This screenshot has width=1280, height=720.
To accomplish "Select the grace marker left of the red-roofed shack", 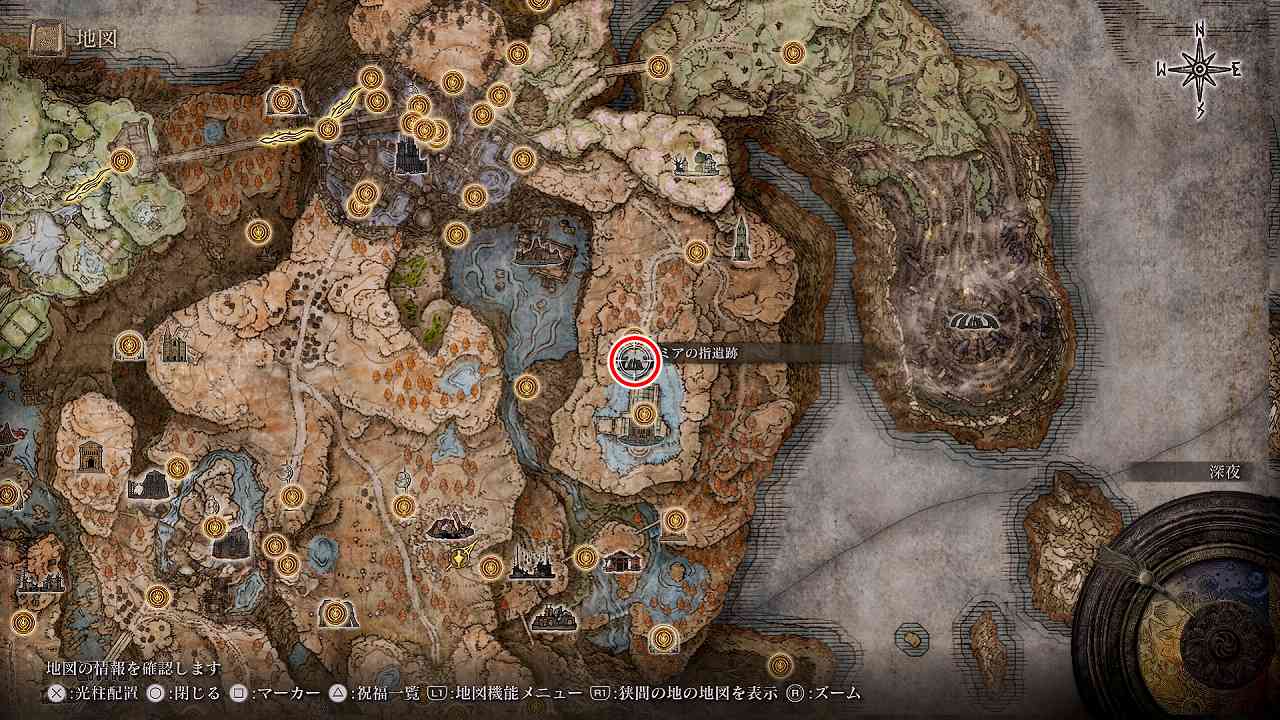I will 586,557.
